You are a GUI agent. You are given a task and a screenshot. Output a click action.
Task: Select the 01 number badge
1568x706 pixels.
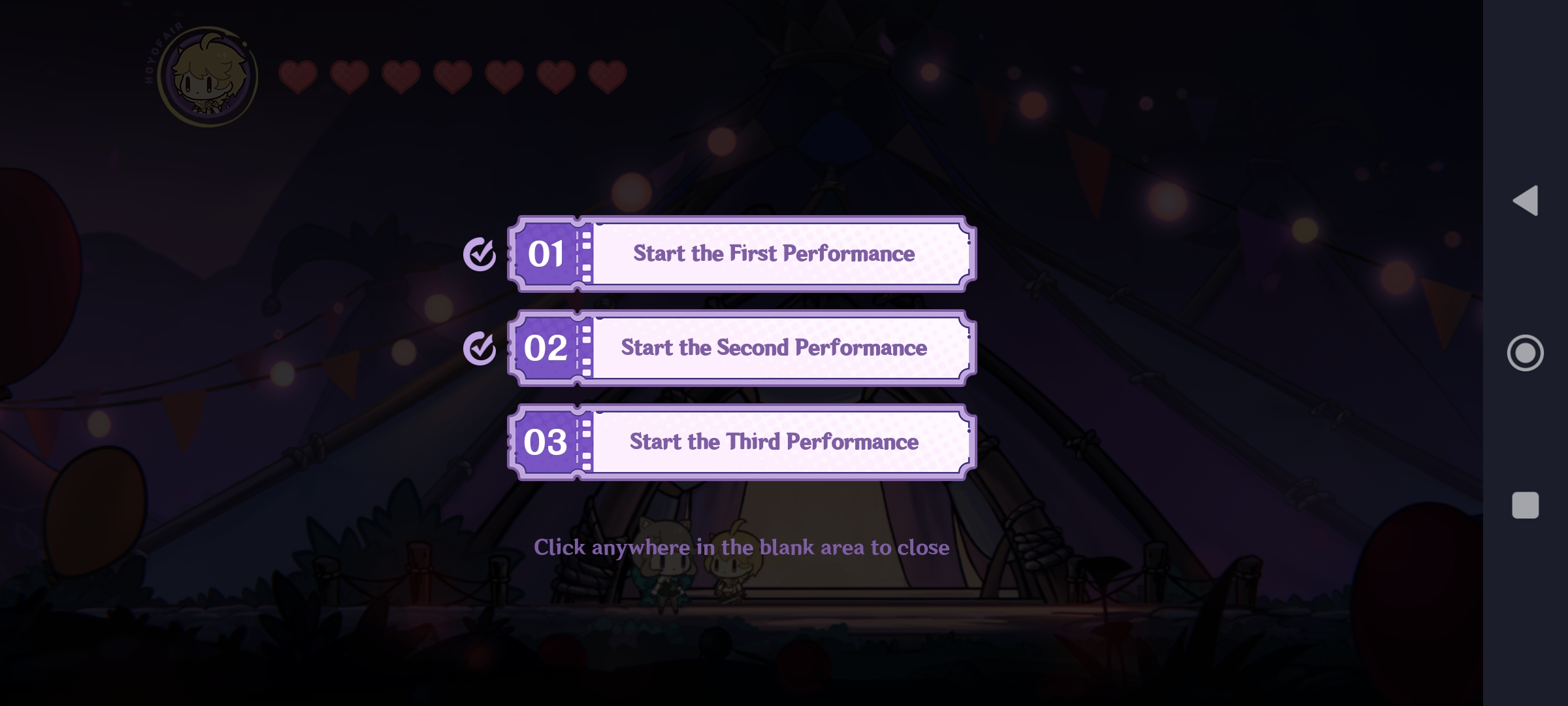tap(546, 255)
